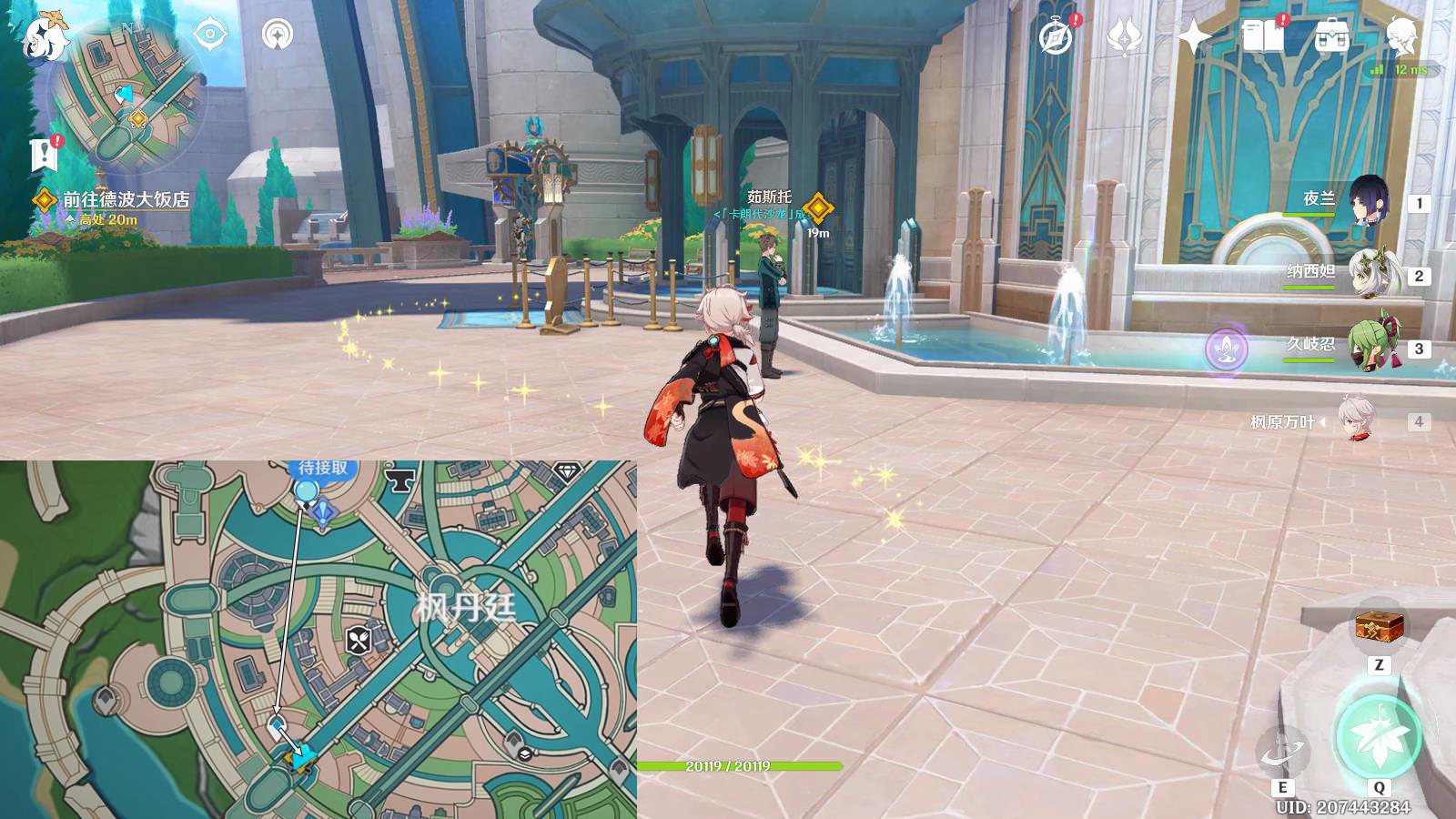Click the quest log exclamation icon
1456x819 pixels.
[x=44, y=155]
